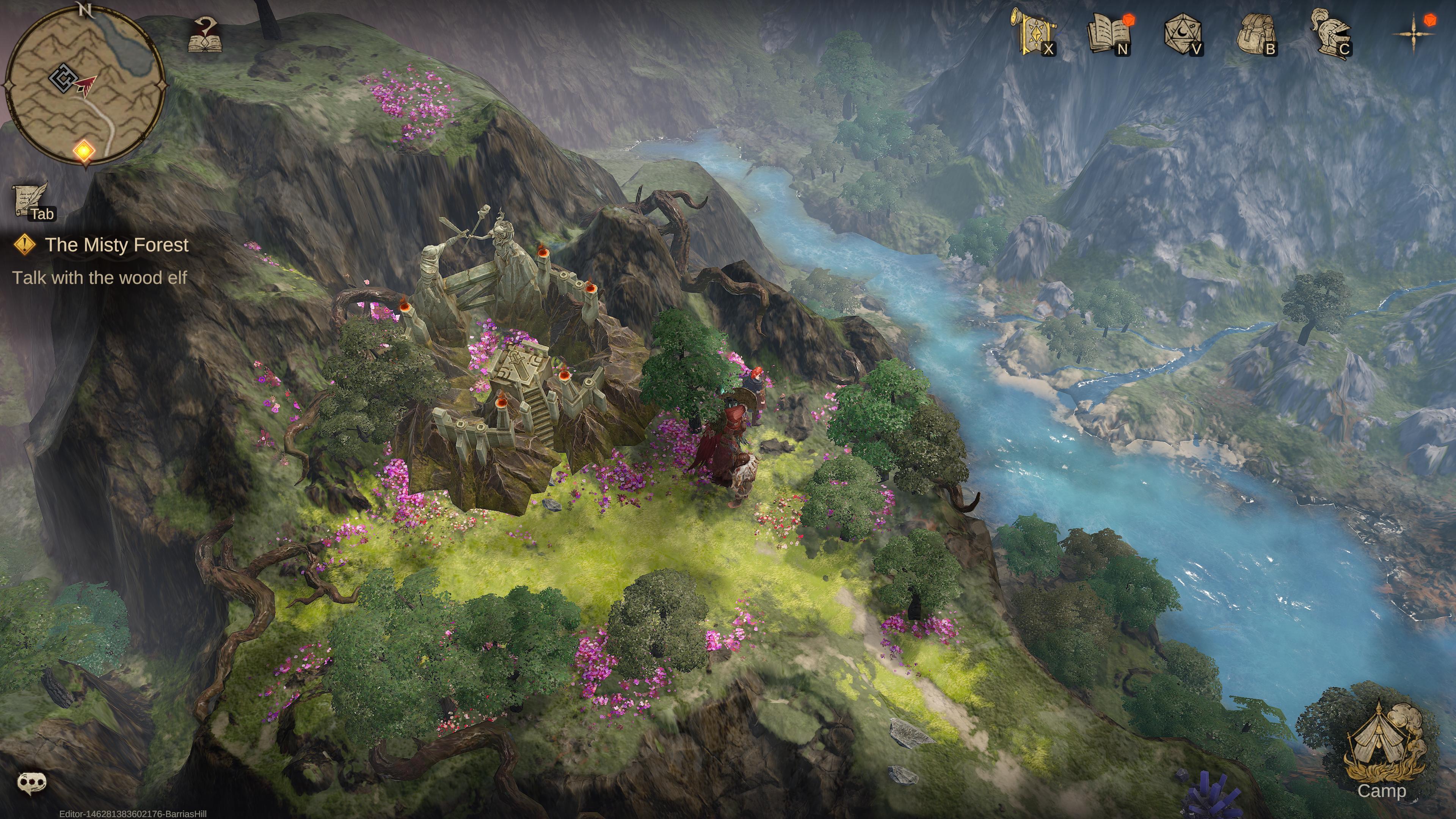Open the help book with question mark

pyautogui.click(x=205, y=36)
